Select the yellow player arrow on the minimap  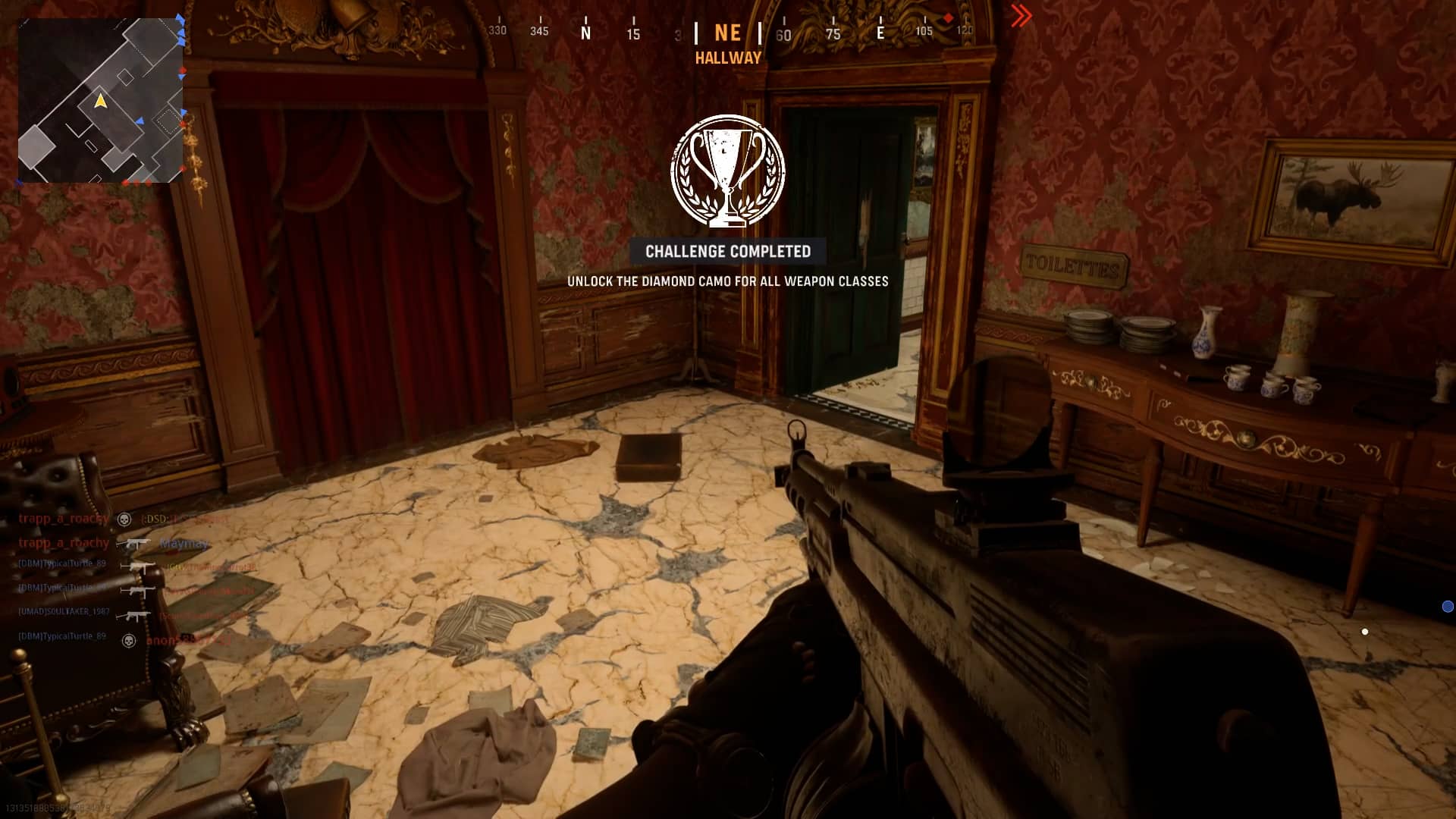pyautogui.click(x=100, y=101)
